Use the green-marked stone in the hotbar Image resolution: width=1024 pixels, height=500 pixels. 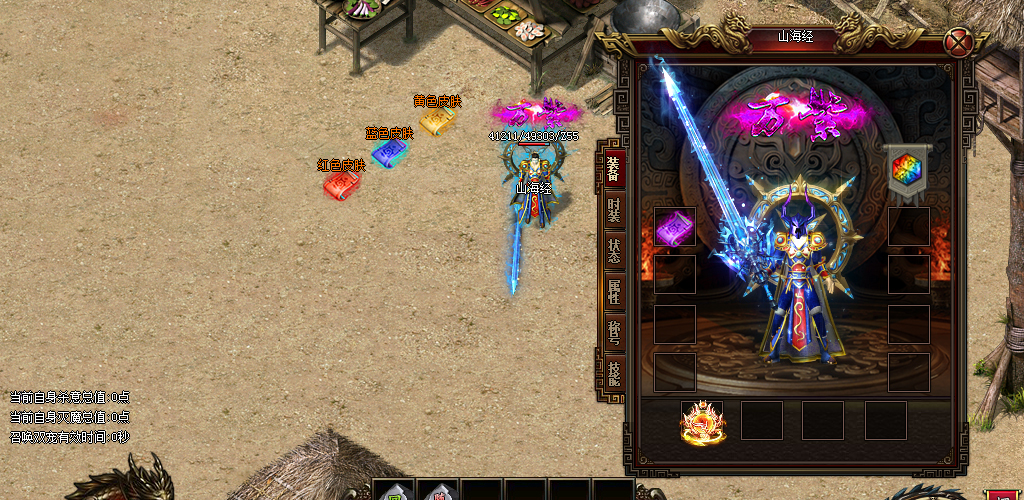coord(394,492)
